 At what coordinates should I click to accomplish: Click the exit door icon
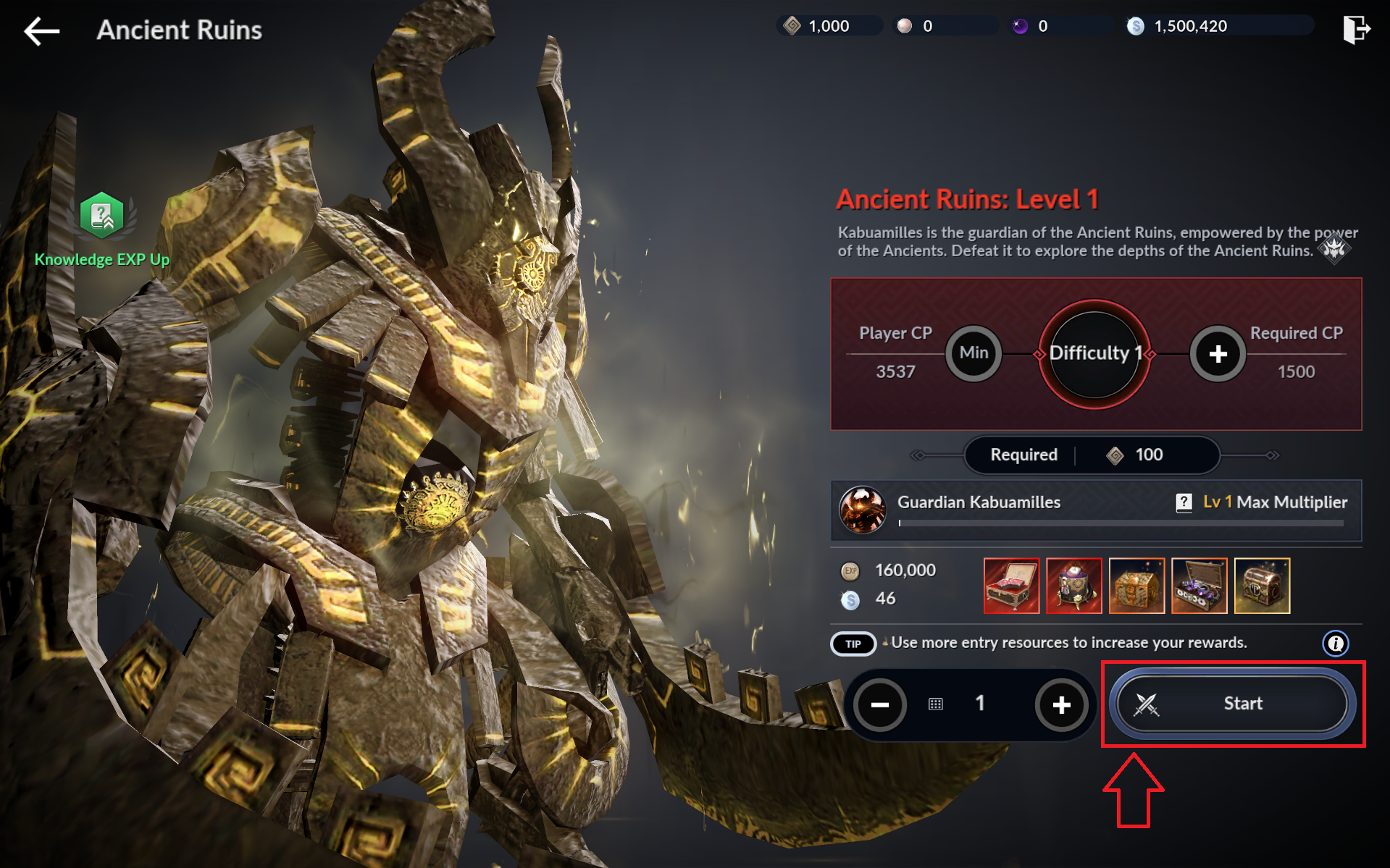(x=1355, y=30)
